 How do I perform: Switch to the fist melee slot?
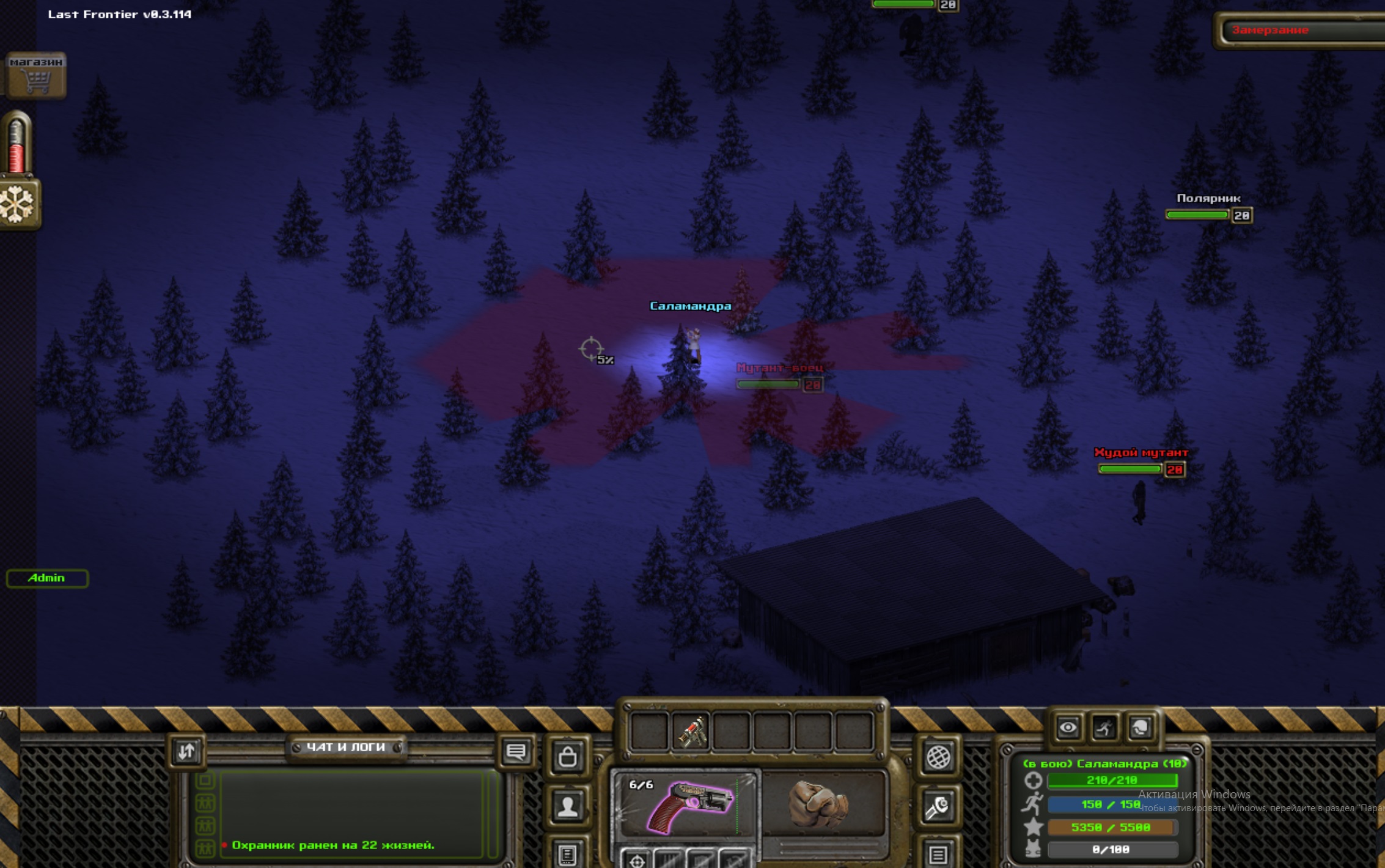[x=820, y=803]
